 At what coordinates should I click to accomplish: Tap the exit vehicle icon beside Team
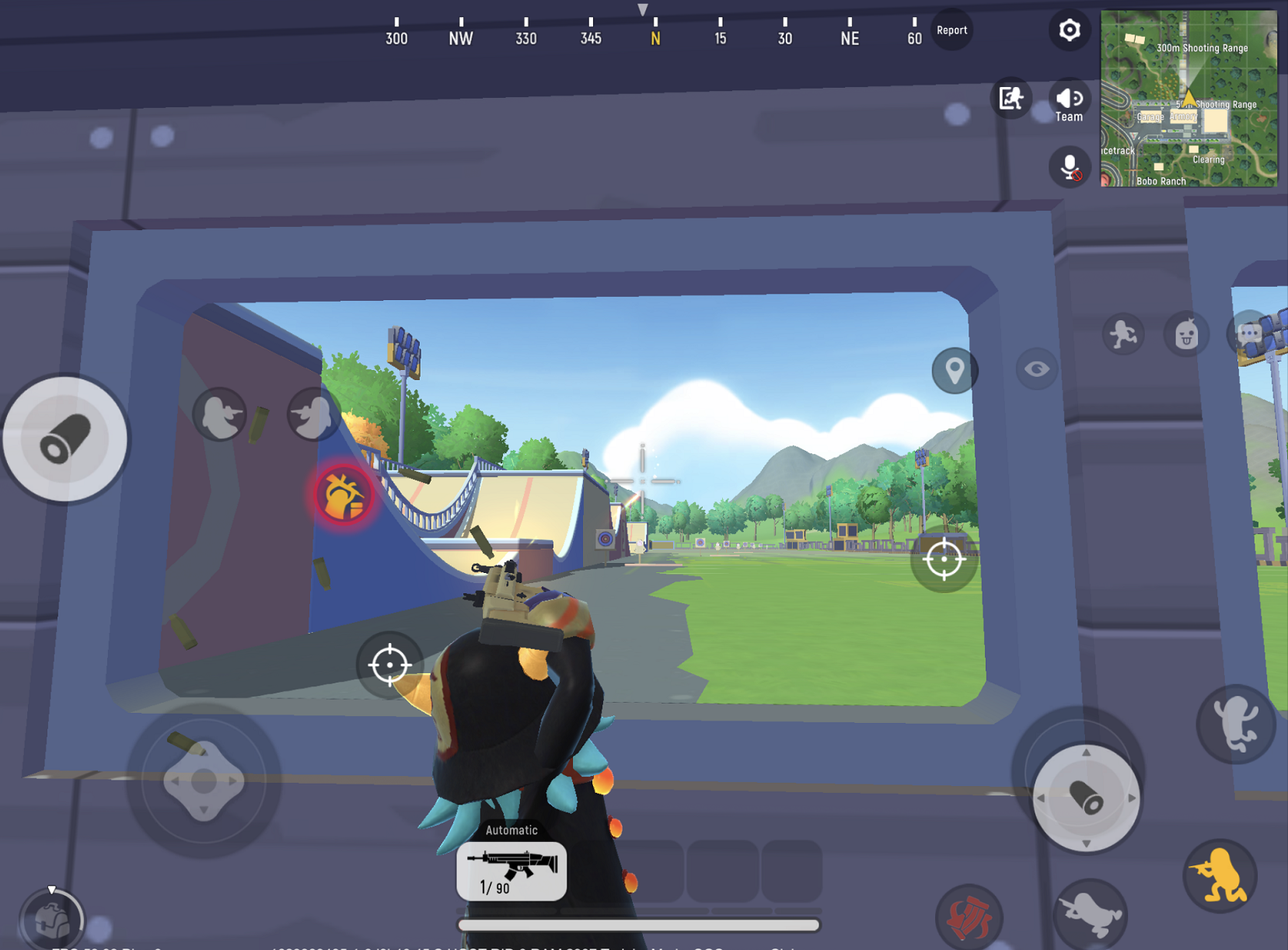point(1010,99)
